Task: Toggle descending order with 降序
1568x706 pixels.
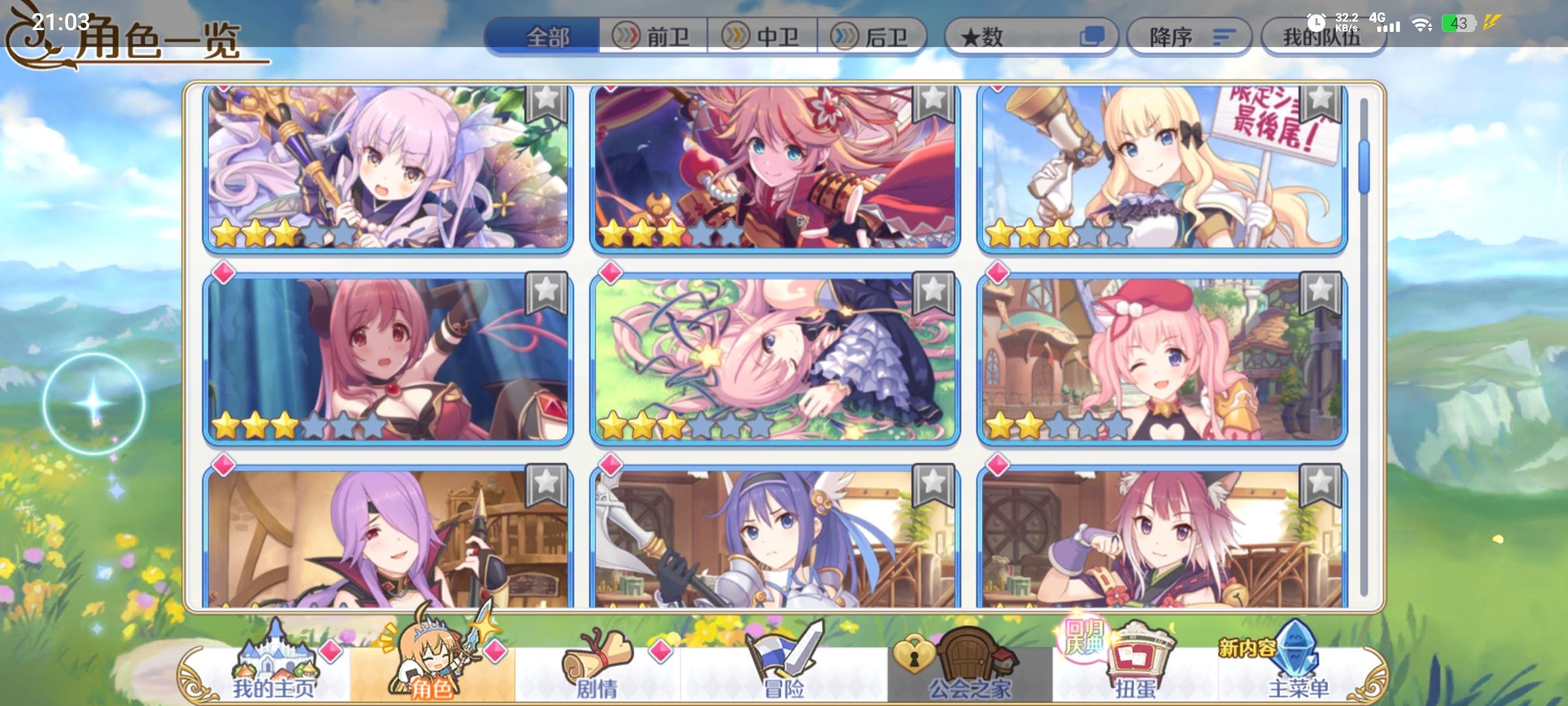Action: pyautogui.click(x=1189, y=37)
